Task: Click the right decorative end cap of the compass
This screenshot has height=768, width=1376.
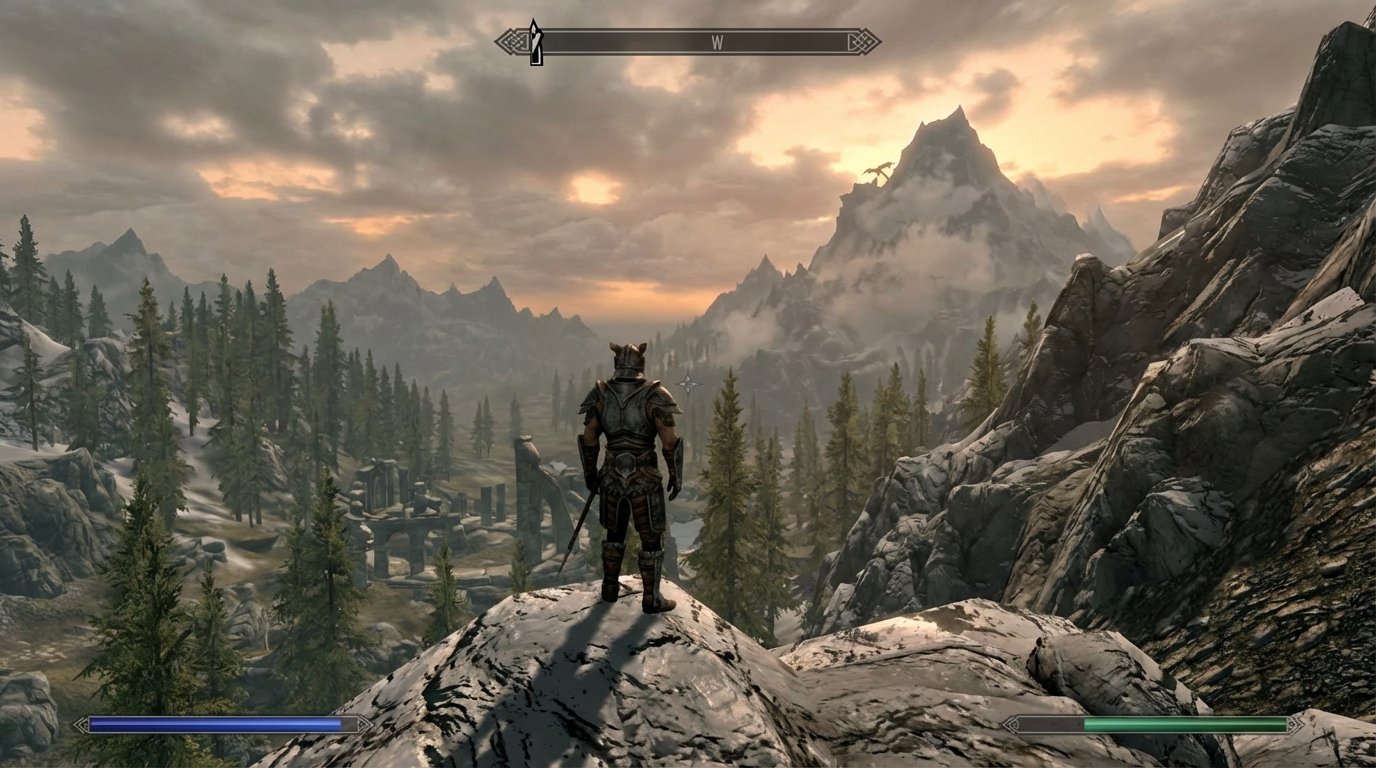Action: [x=866, y=39]
